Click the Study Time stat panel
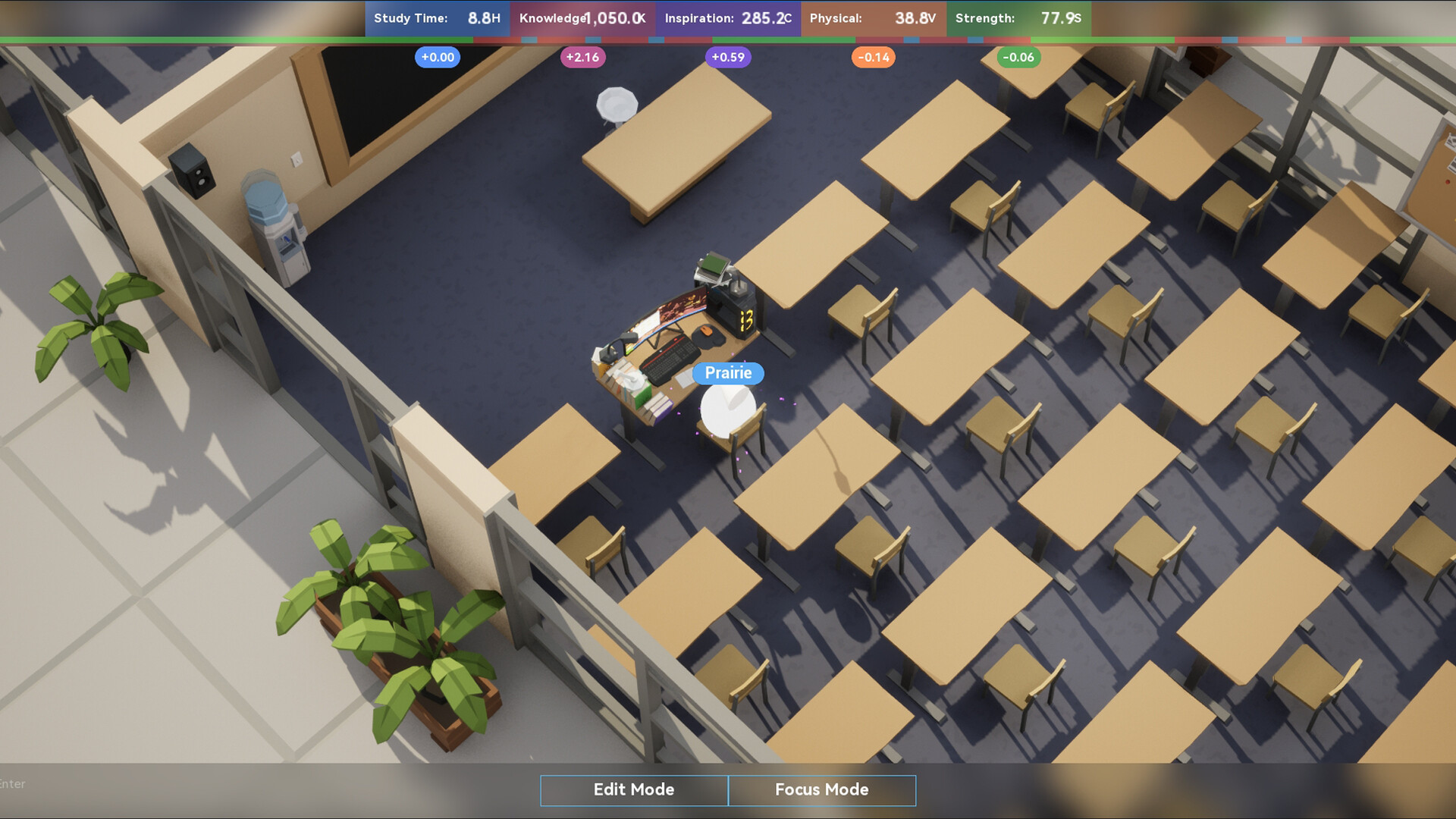 point(438,19)
